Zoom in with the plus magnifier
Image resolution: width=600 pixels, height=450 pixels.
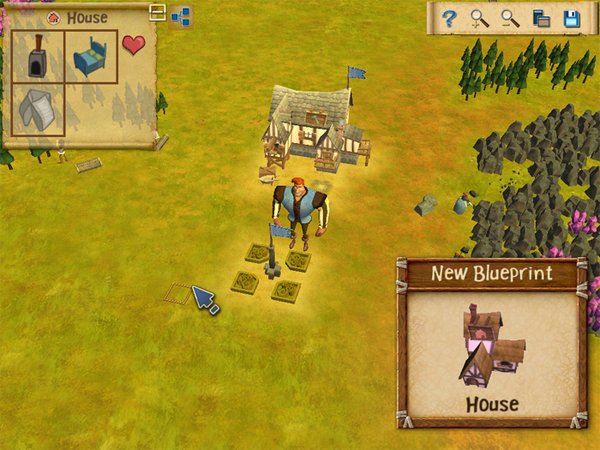(x=480, y=18)
